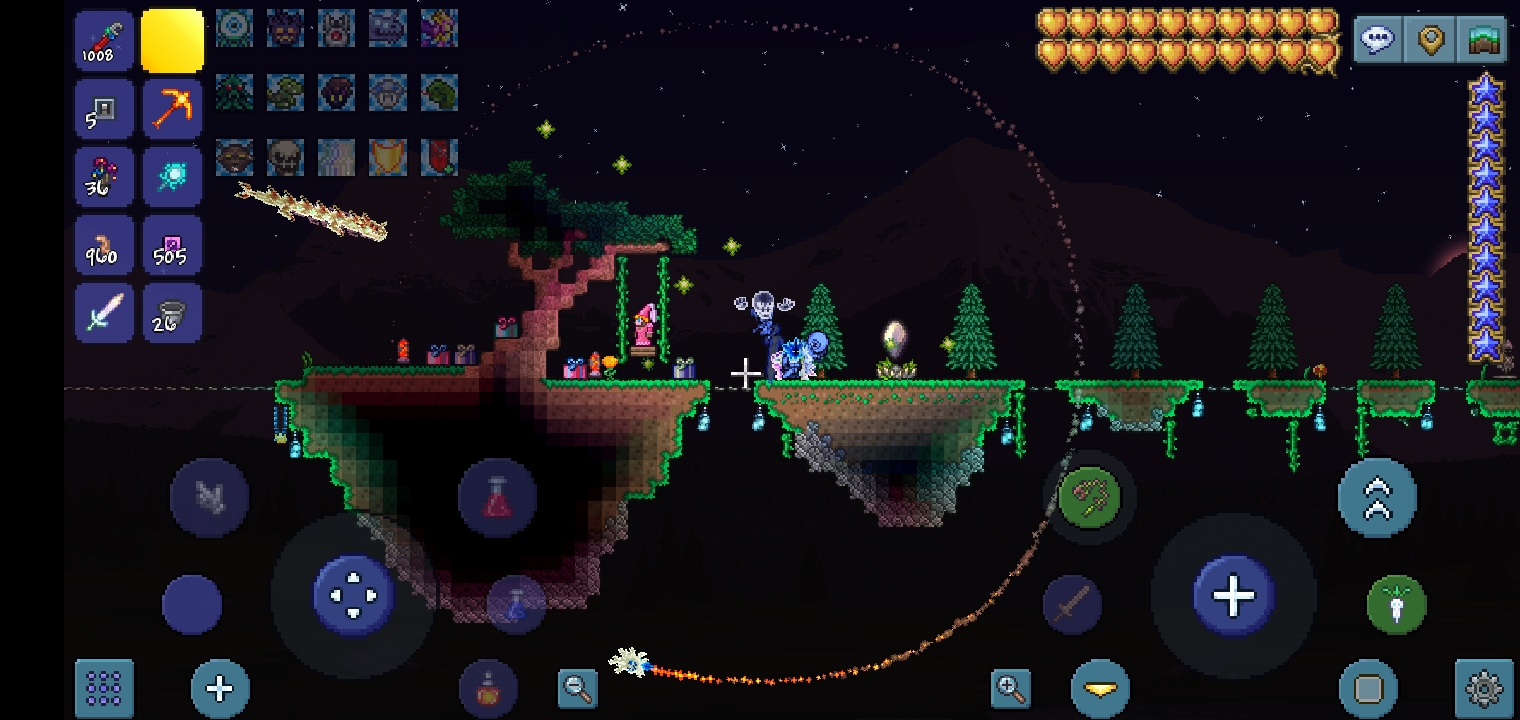Zoom in with the plus magnifier
The image size is (1520, 720).
1011,687
